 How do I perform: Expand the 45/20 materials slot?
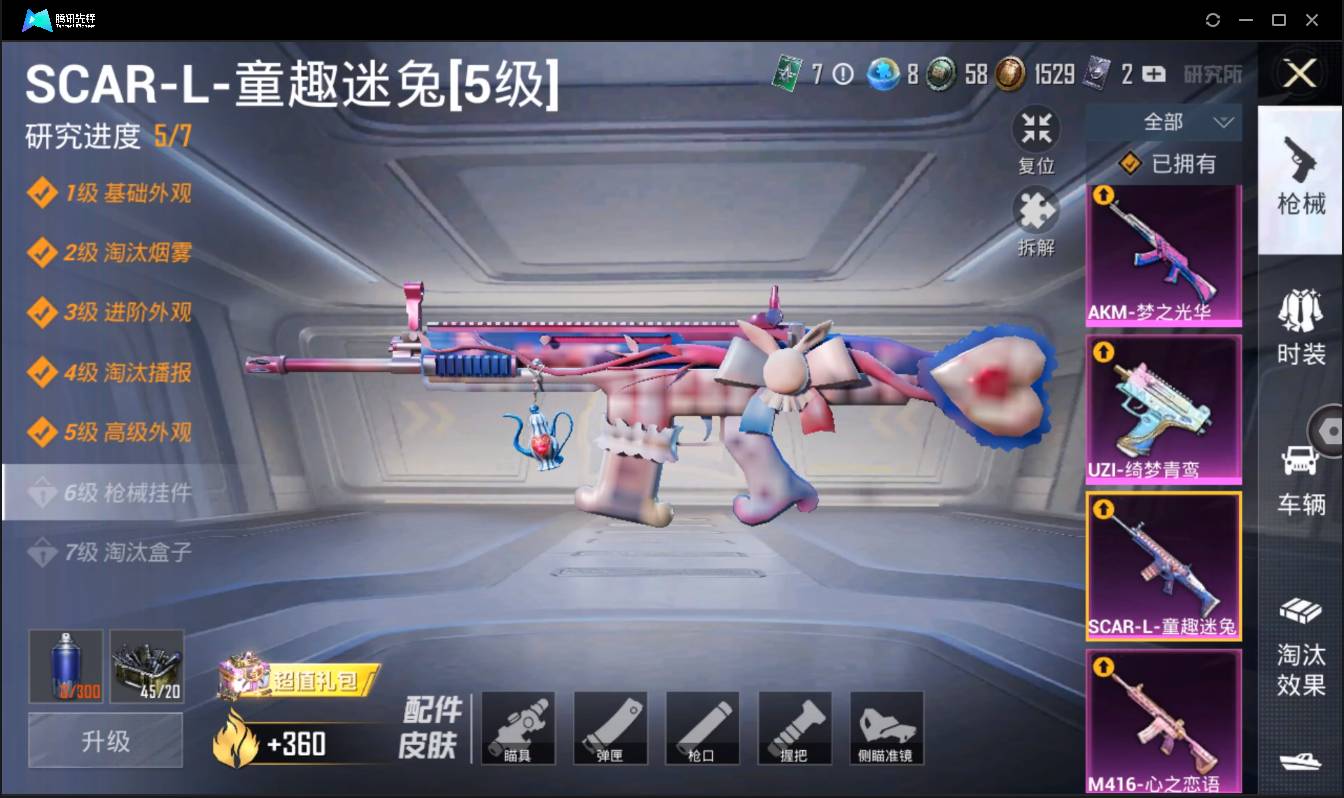click(147, 666)
